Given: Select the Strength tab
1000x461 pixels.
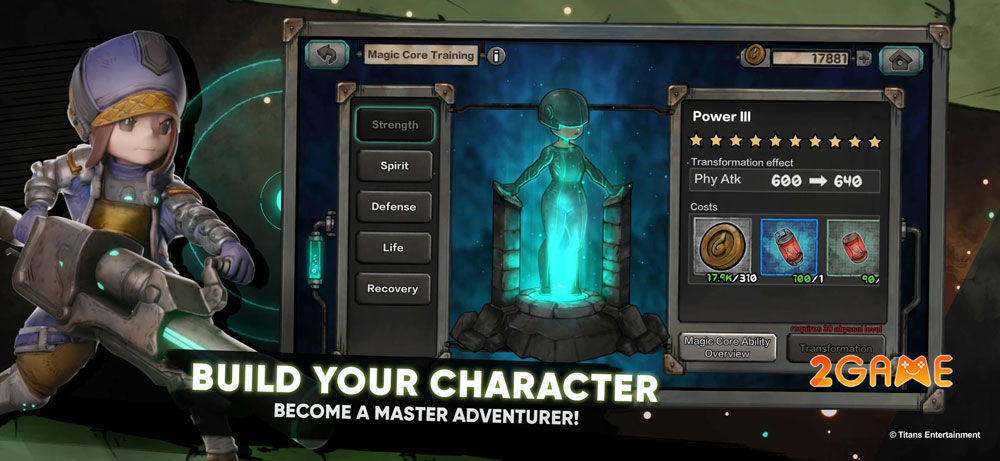Looking at the screenshot, I should (x=394, y=125).
